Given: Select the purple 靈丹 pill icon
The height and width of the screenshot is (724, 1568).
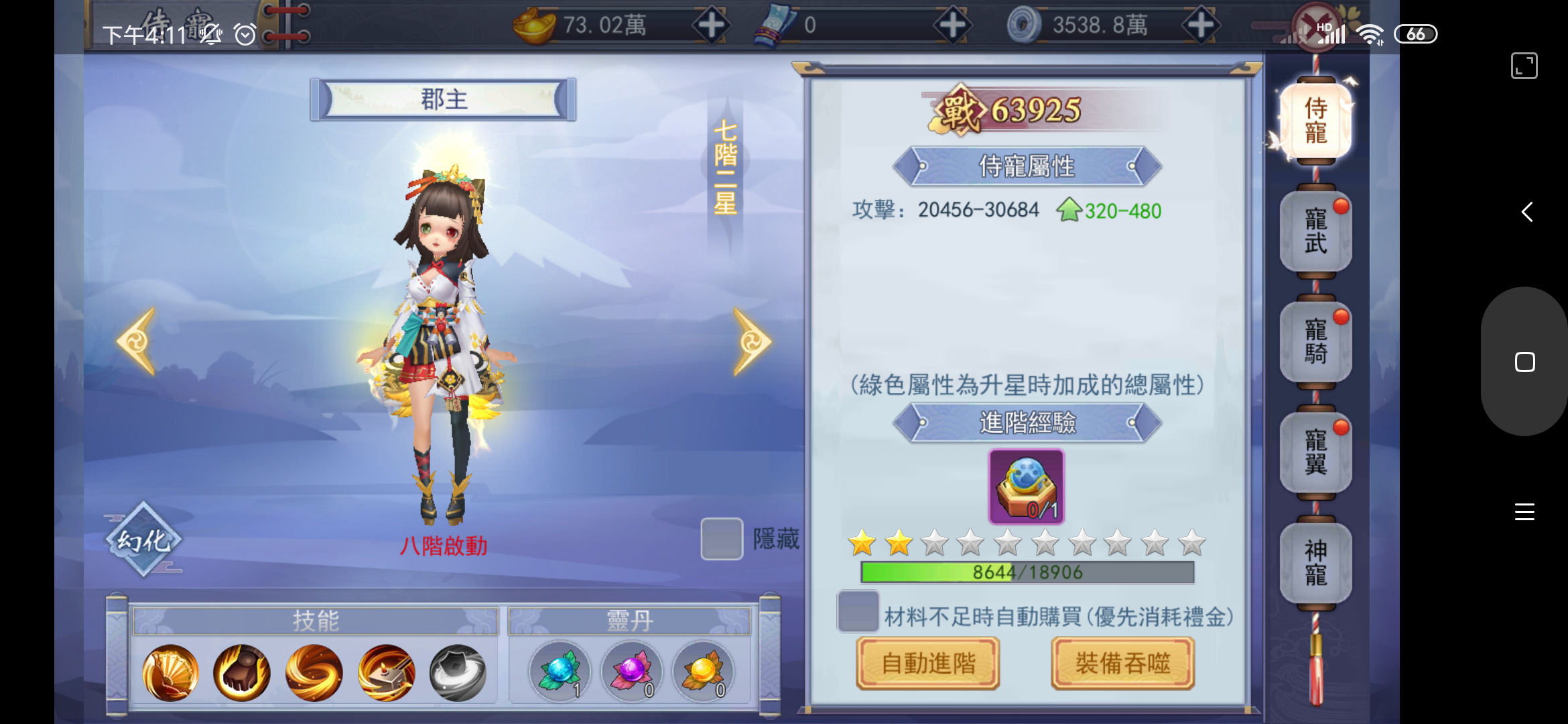Looking at the screenshot, I should pyautogui.click(x=633, y=672).
